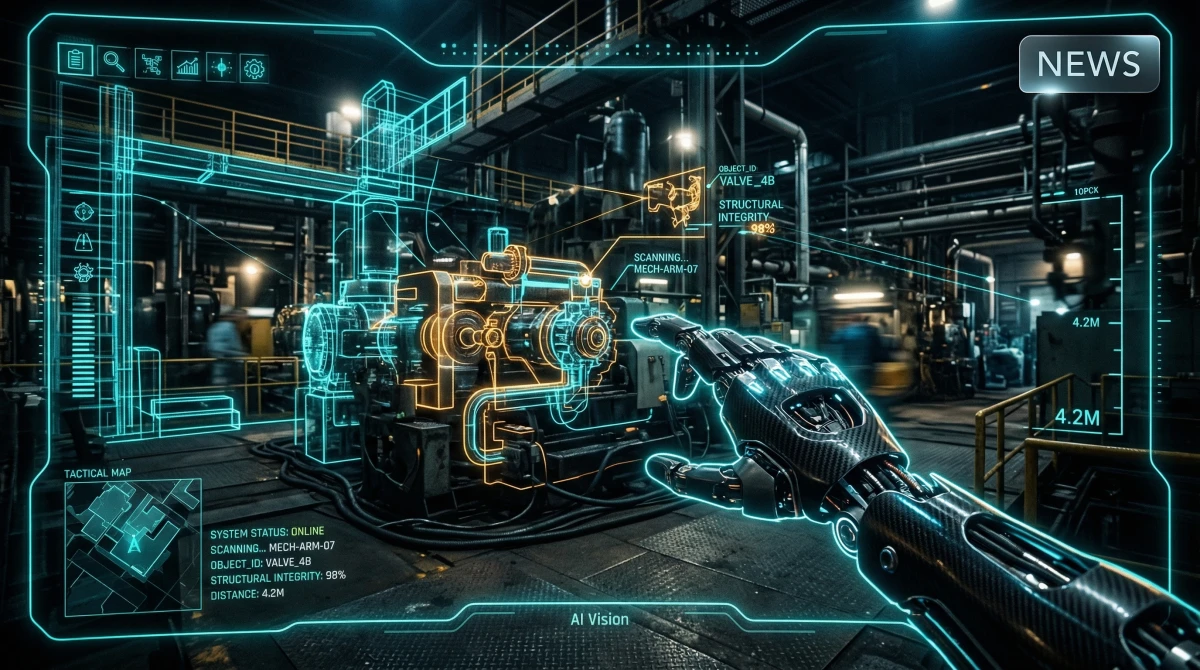
Task: Open the clipboard icon in the top toolbar
Action: pos(75,60)
